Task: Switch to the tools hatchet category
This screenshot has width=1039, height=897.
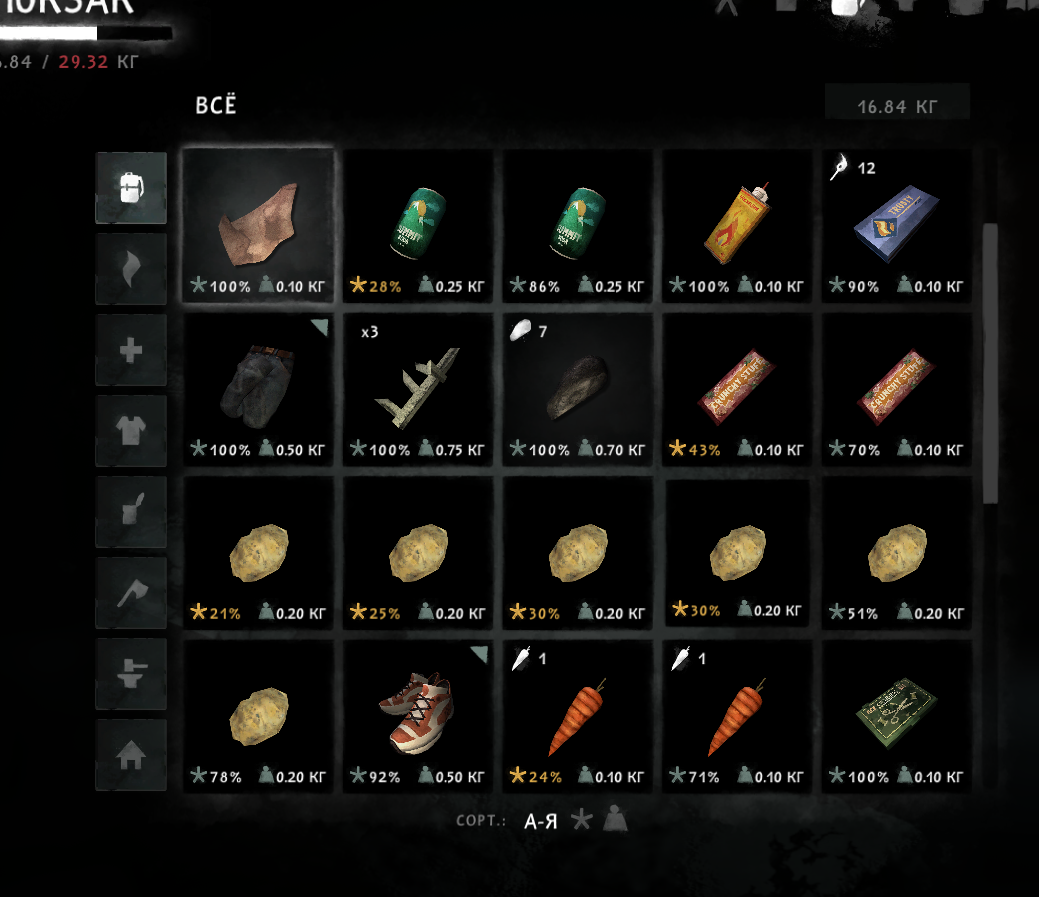Action: (131, 593)
